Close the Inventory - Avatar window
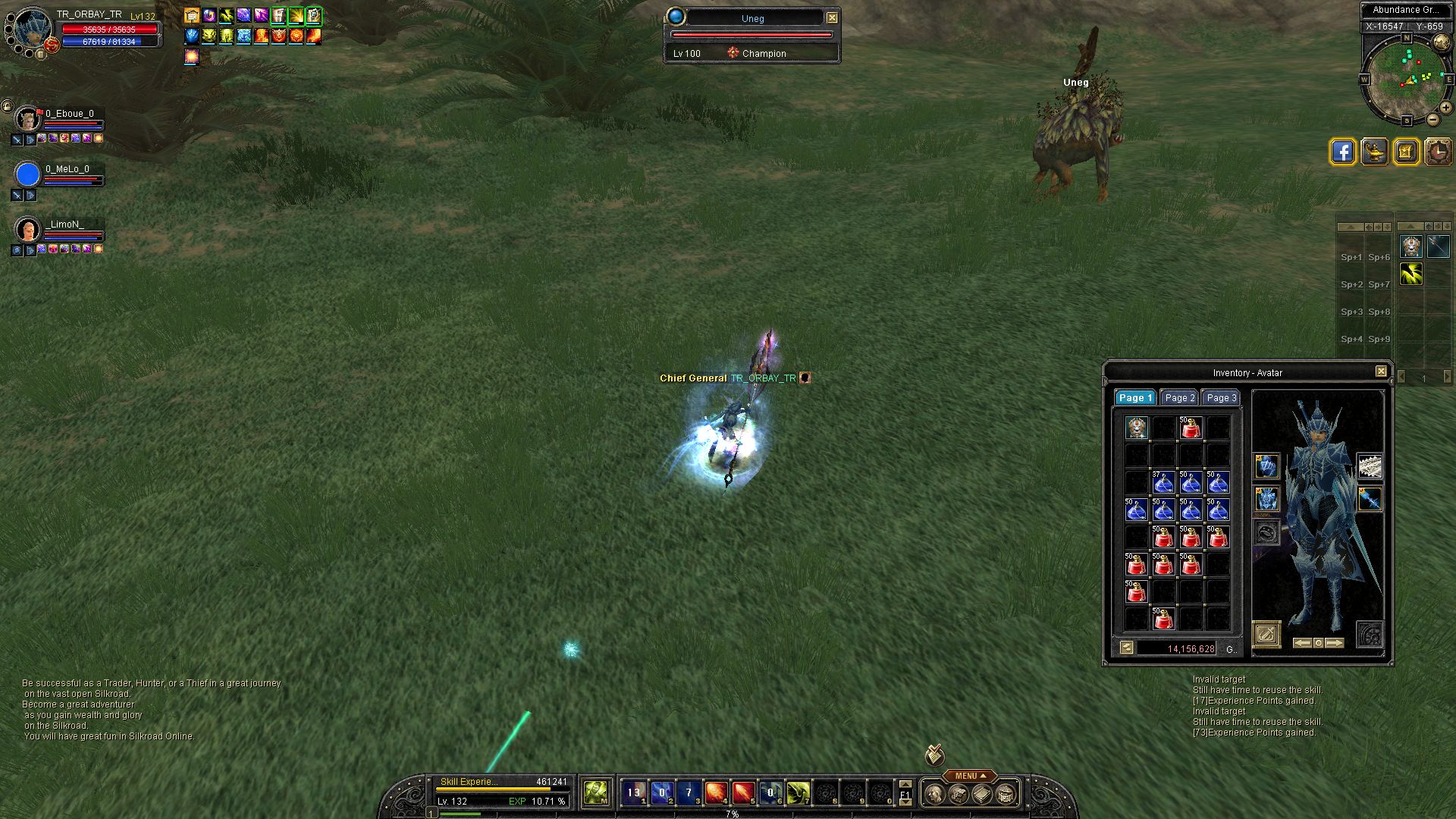The width and height of the screenshot is (1456, 819). [1381, 372]
